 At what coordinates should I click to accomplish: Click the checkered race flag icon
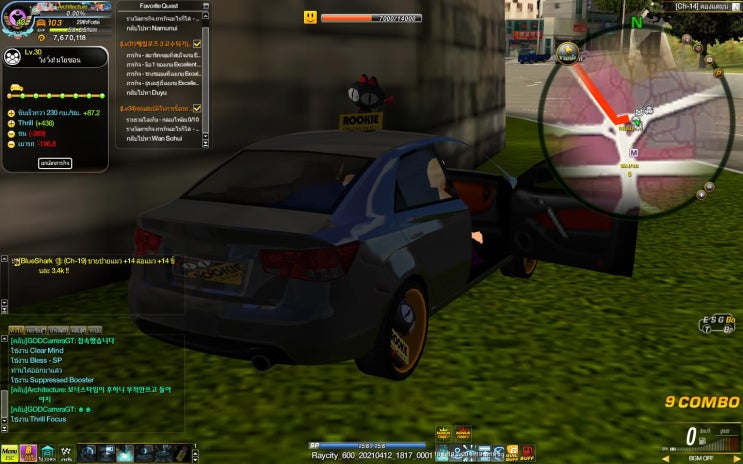pyautogui.click(x=67, y=453)
